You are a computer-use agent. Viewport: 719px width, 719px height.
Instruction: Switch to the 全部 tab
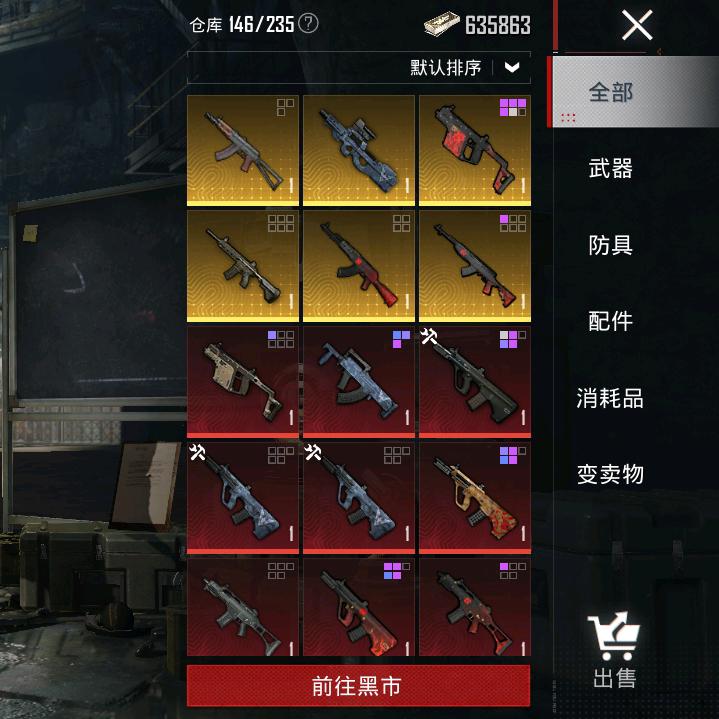click(610, 92)
